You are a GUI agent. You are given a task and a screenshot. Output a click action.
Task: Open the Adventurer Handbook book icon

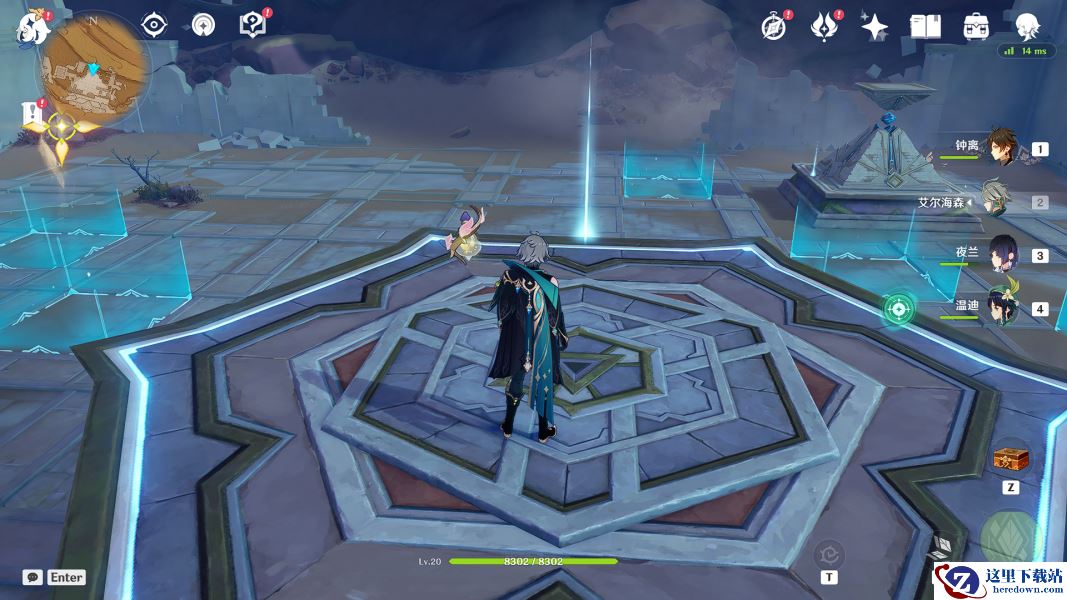click(925, 27)
